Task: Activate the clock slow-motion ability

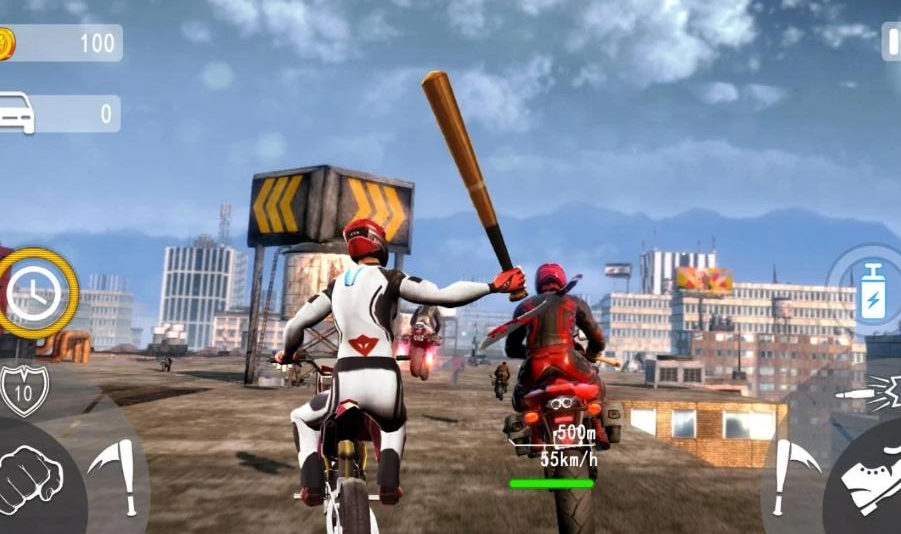Action: pyautogui.click(x=35, y=293)
